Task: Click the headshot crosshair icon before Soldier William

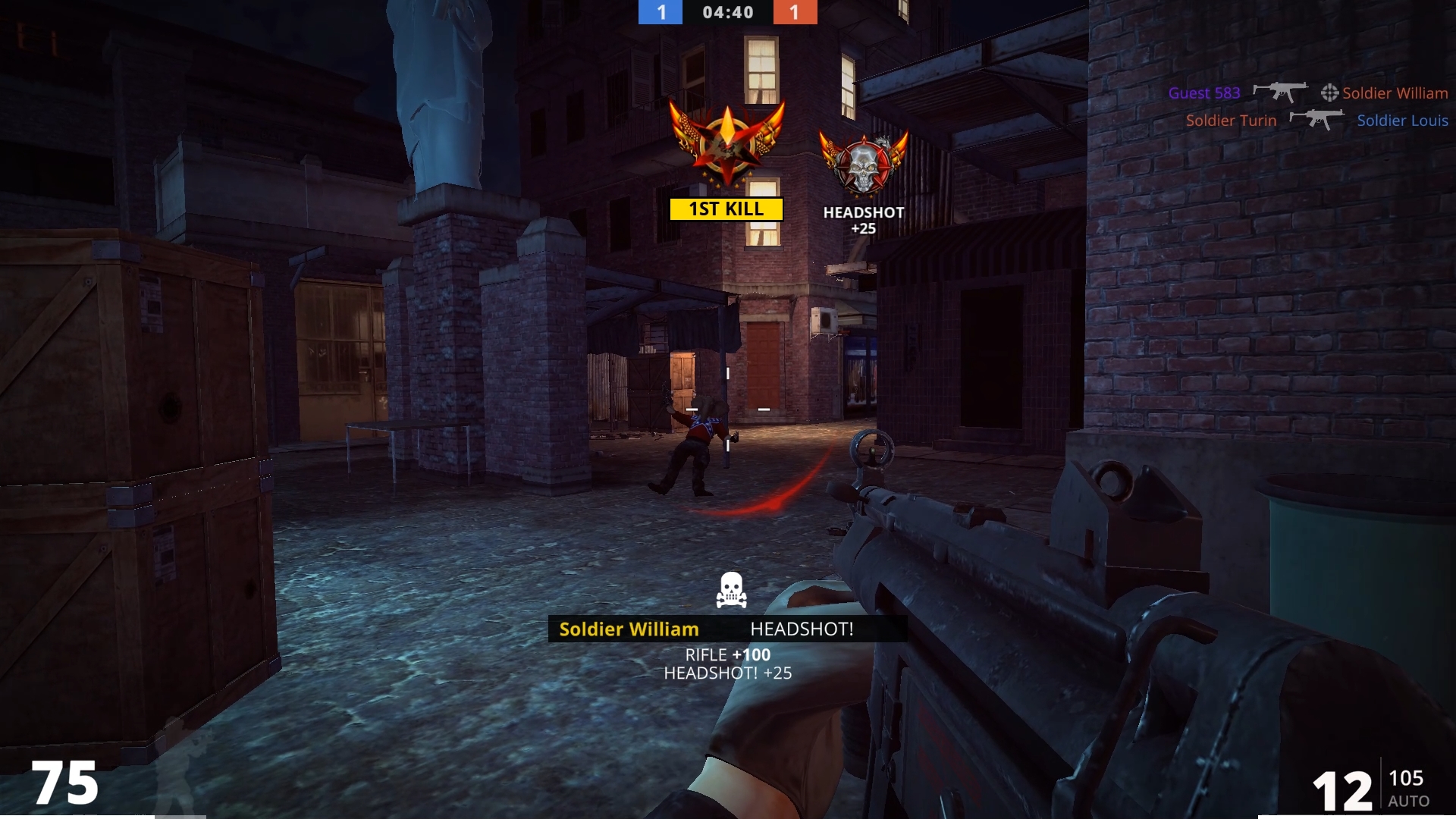Action: point(1329,93)
